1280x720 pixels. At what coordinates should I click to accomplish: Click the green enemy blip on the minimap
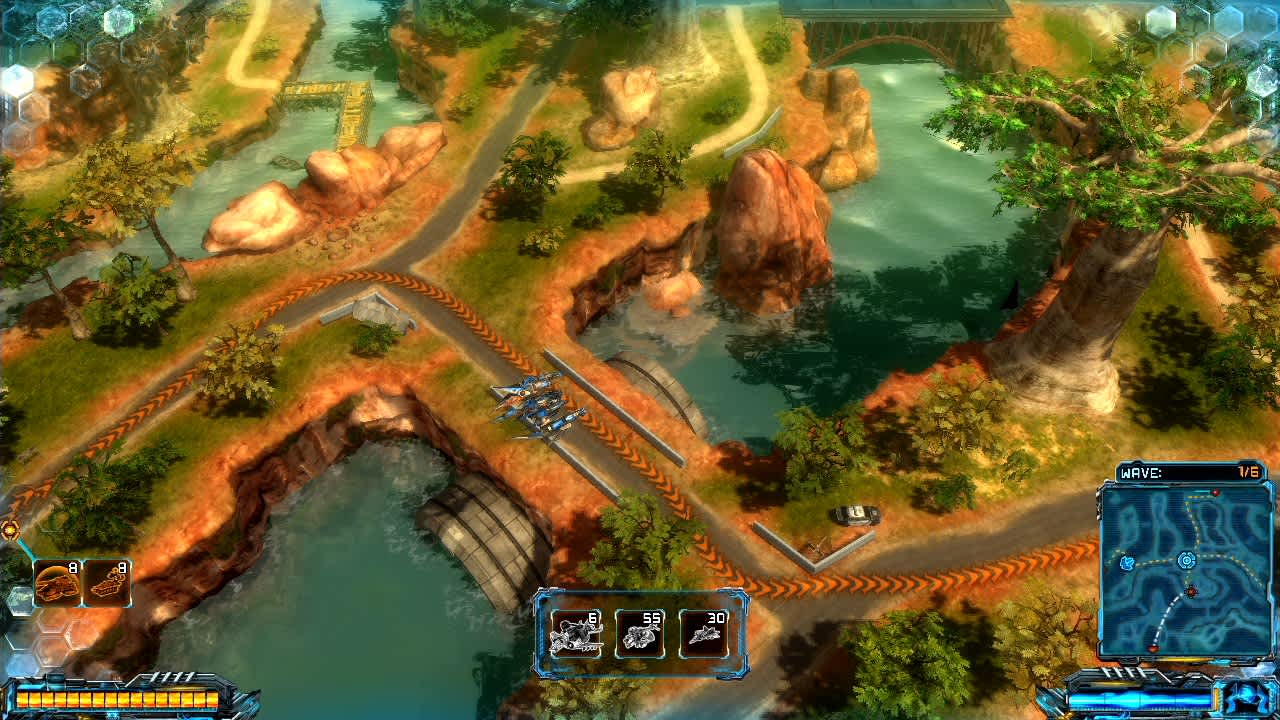1129,562
